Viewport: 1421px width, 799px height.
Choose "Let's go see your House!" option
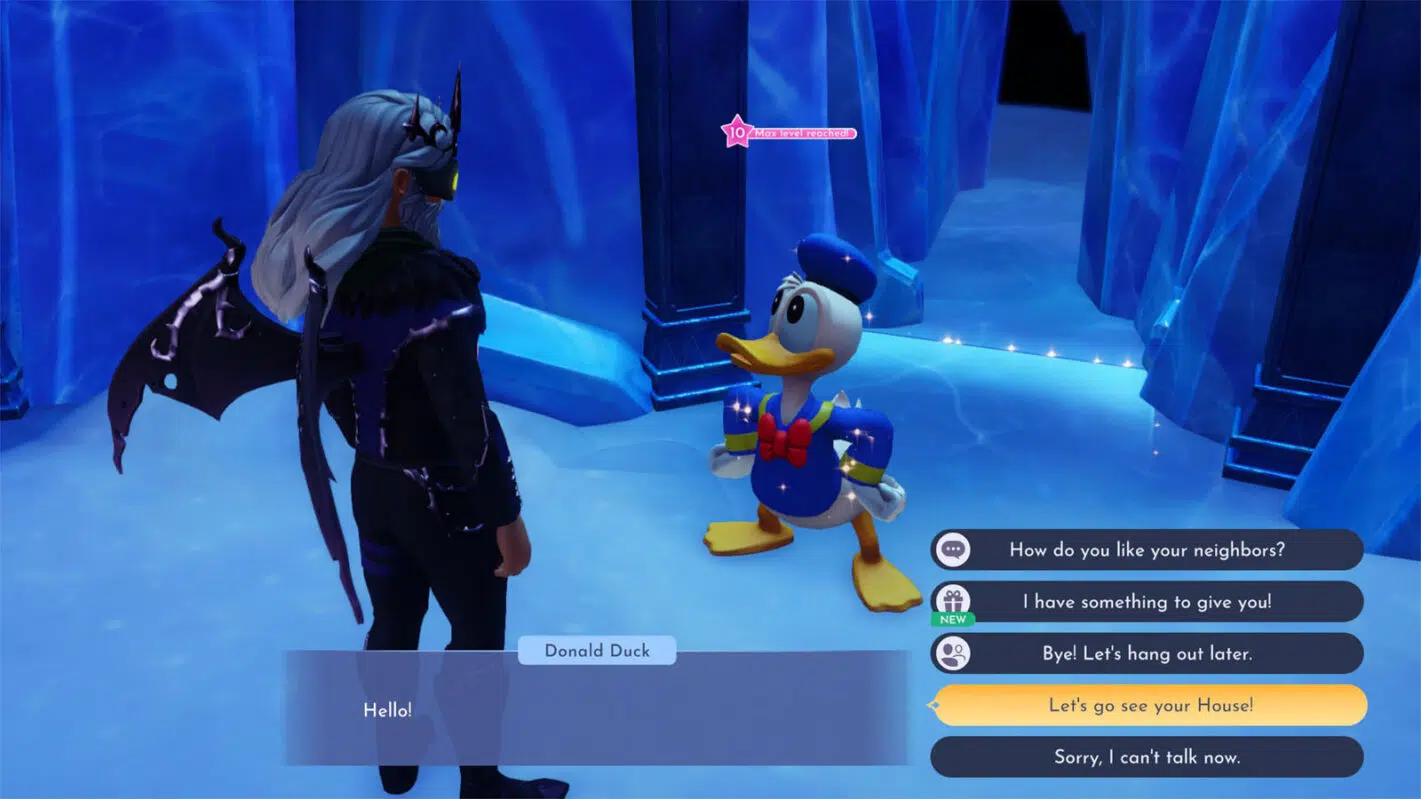pos(1150,706)
